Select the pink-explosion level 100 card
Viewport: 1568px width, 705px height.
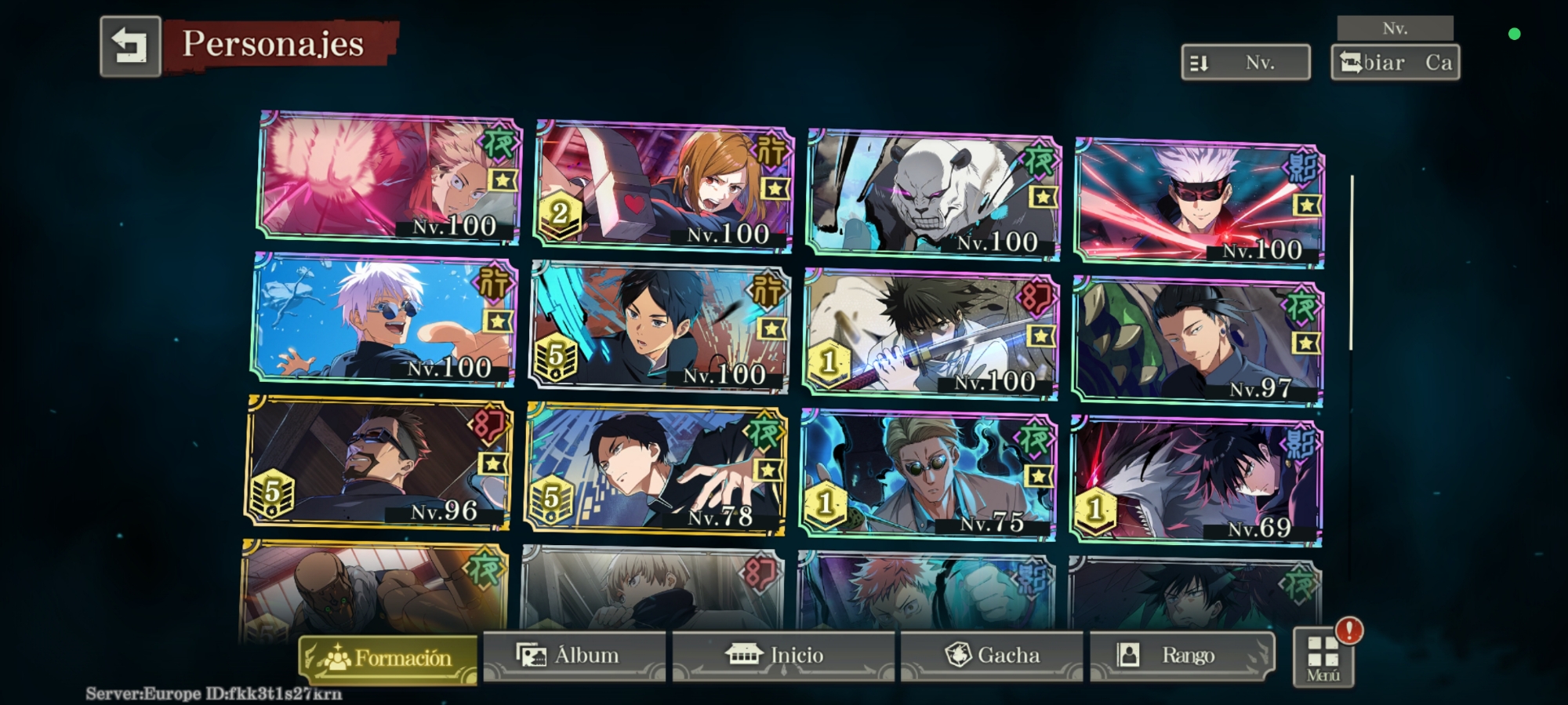tap(390, 177)
